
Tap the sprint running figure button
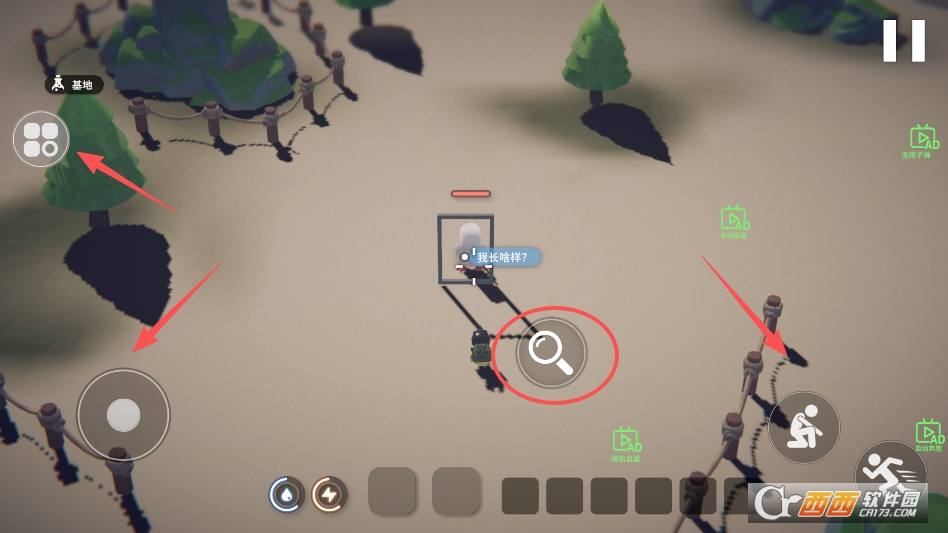[x=885, y=468]
